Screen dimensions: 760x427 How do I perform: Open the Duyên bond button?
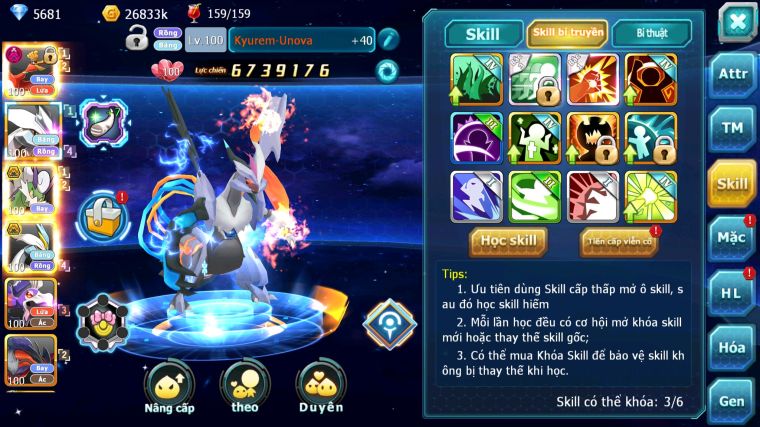click(x=320, y=388)
